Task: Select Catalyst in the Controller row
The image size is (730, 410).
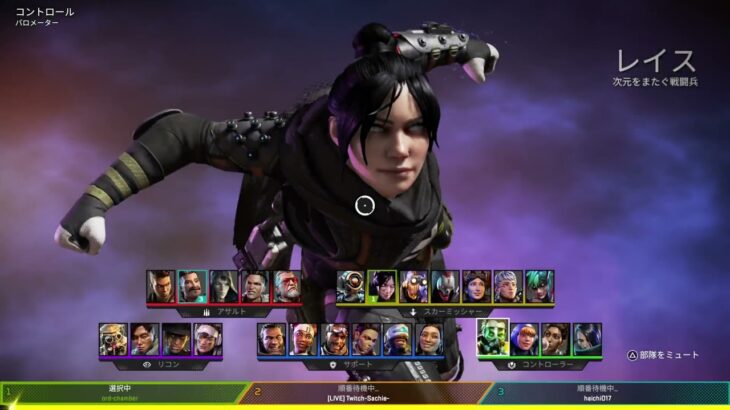Action: 587,339
